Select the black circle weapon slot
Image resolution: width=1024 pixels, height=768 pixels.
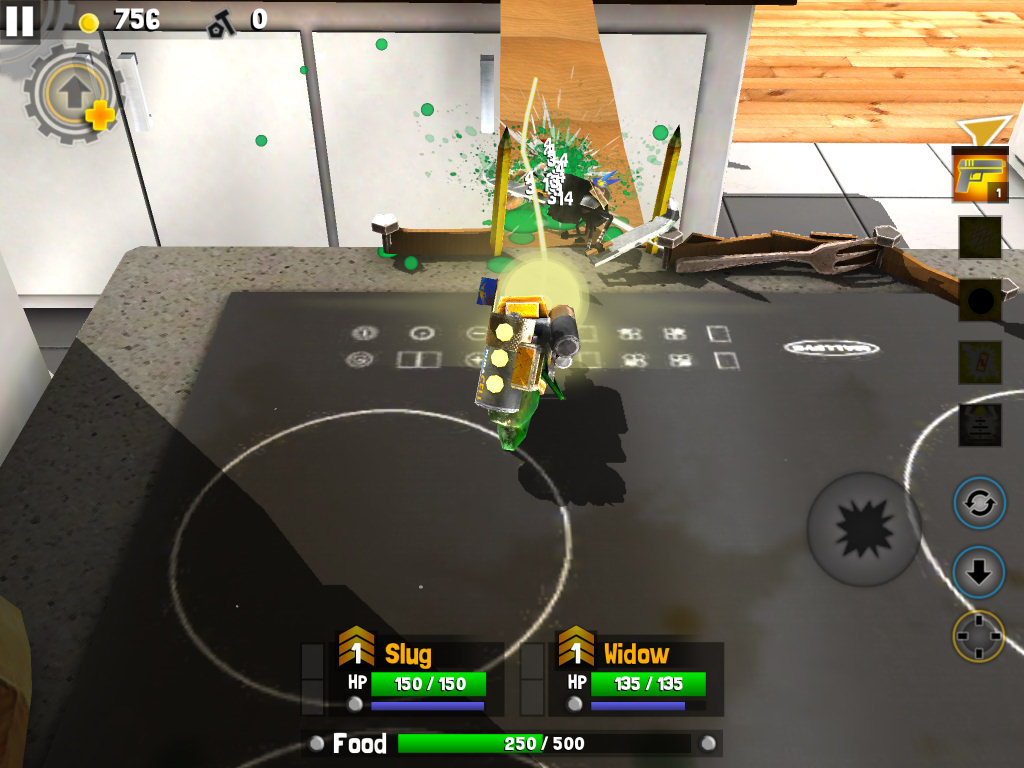click(x=979, y=300)
